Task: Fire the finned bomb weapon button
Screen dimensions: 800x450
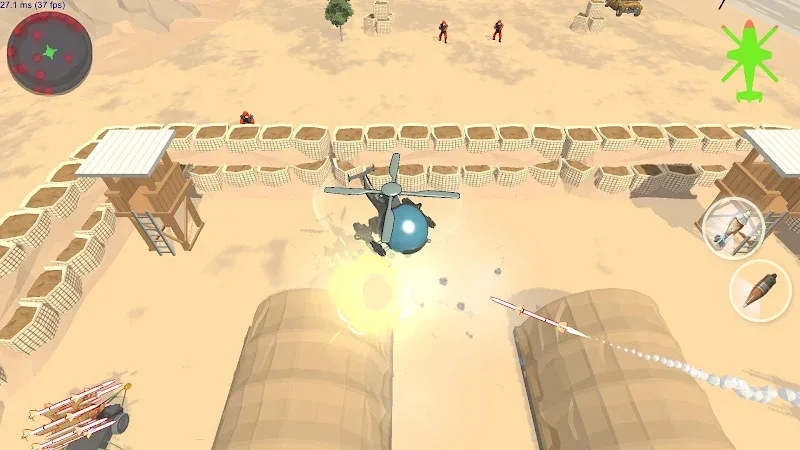Action: tap(733, 228)
